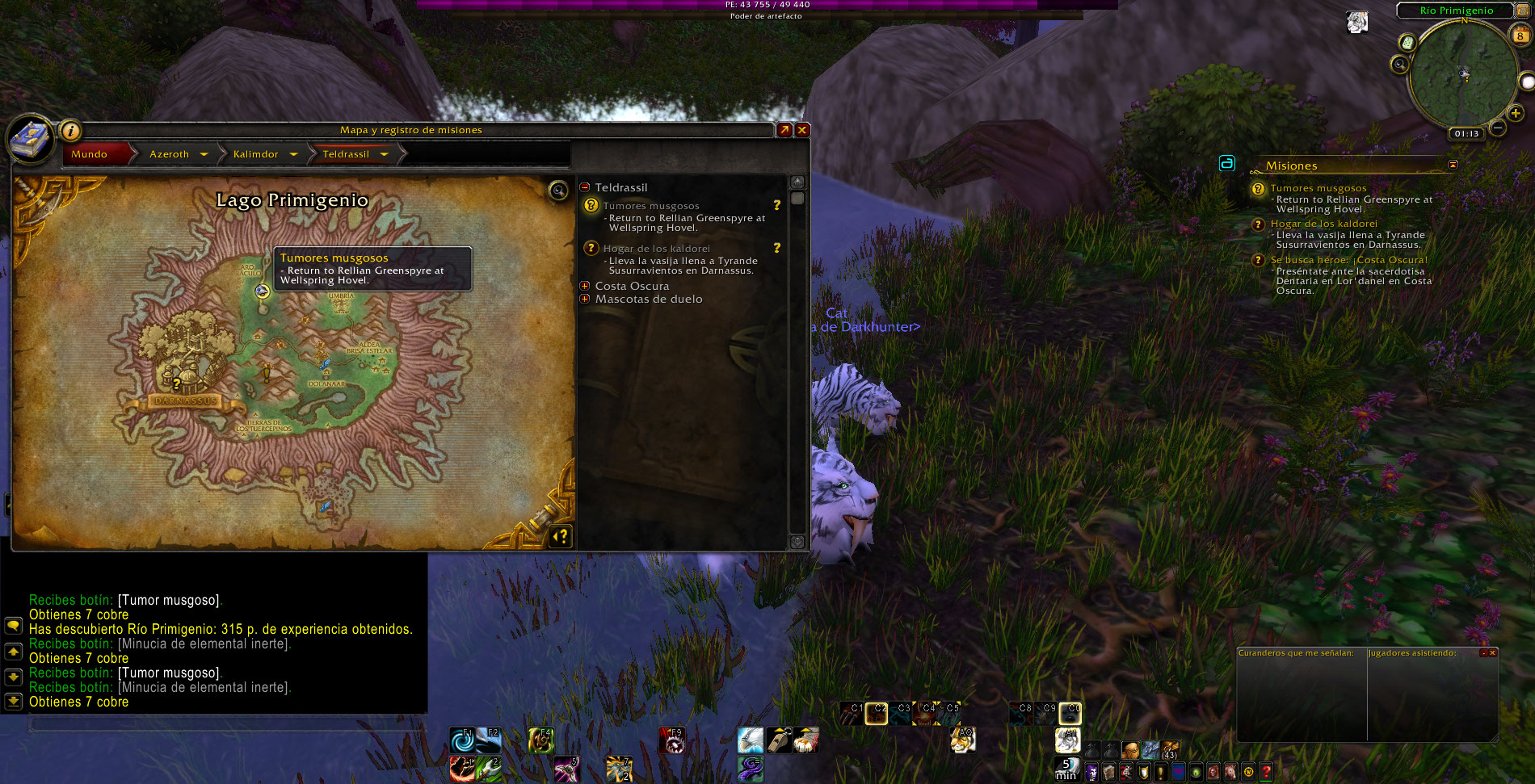The width and height of the screenshot is (1535, 784).
Task: Use the whistle ability on action bar
Action: [x=778, y=739]
